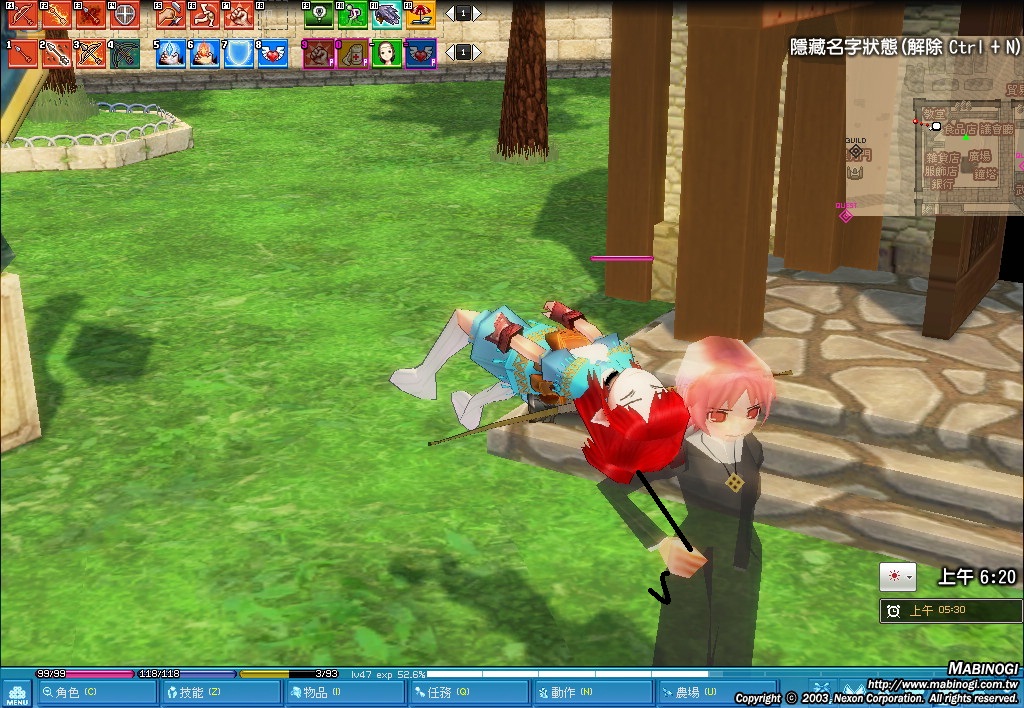Activate the F7 clenched fist skill

pos(239,14)
